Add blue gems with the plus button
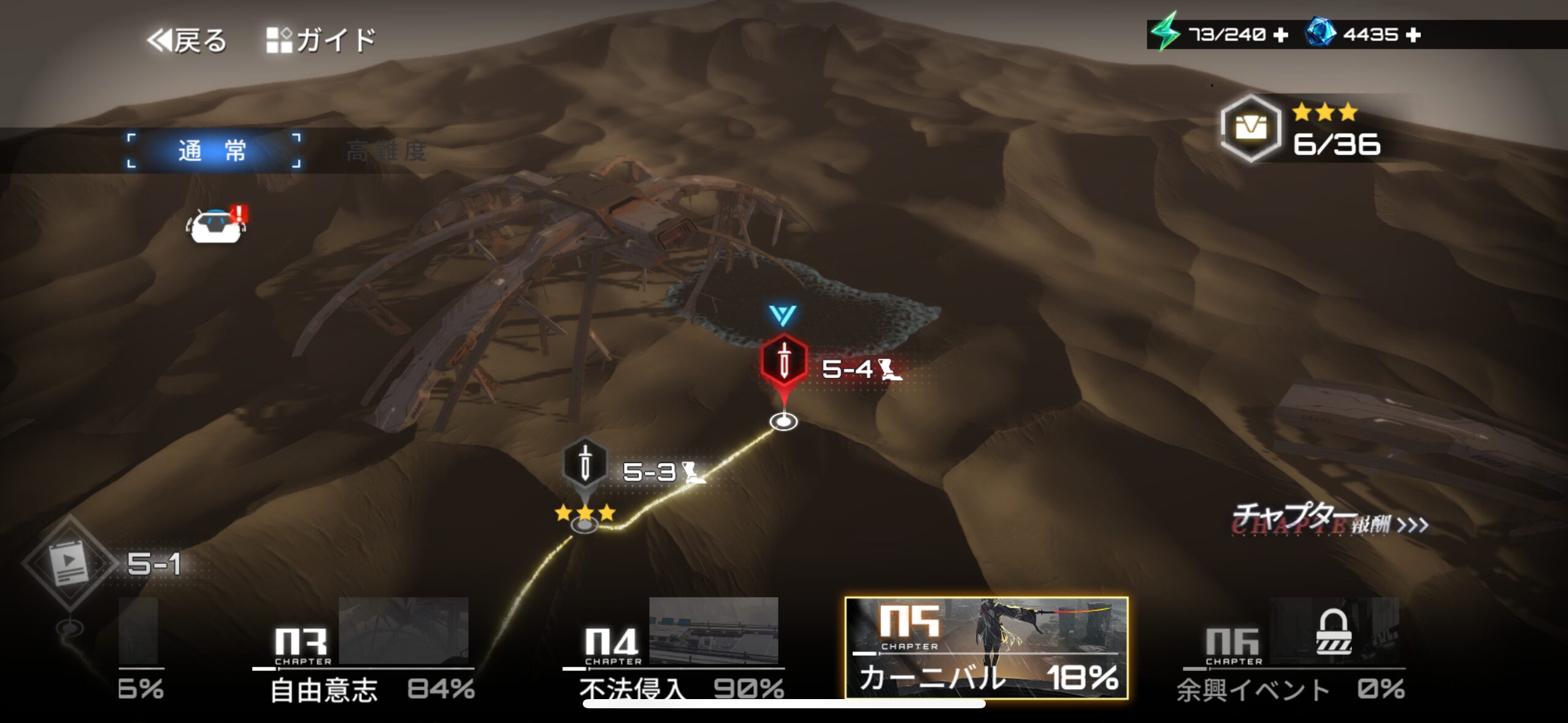1568x723 pixels. coord(1413,35)
